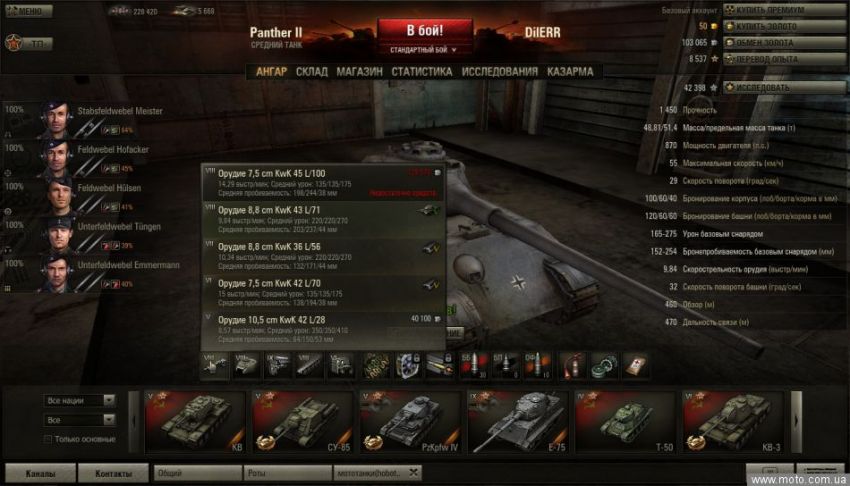Open the Казарма tab

coord(570,72)
